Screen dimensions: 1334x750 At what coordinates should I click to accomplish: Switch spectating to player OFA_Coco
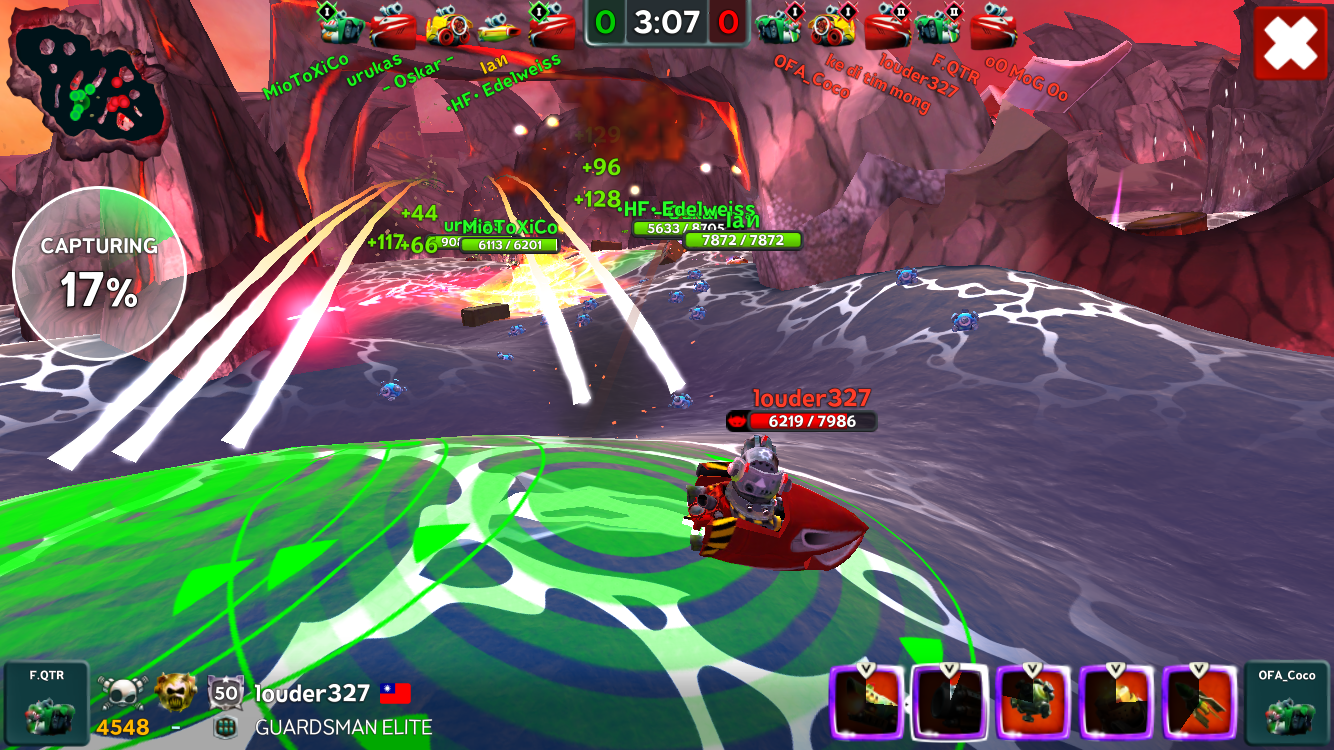(x=1287, y=704)
